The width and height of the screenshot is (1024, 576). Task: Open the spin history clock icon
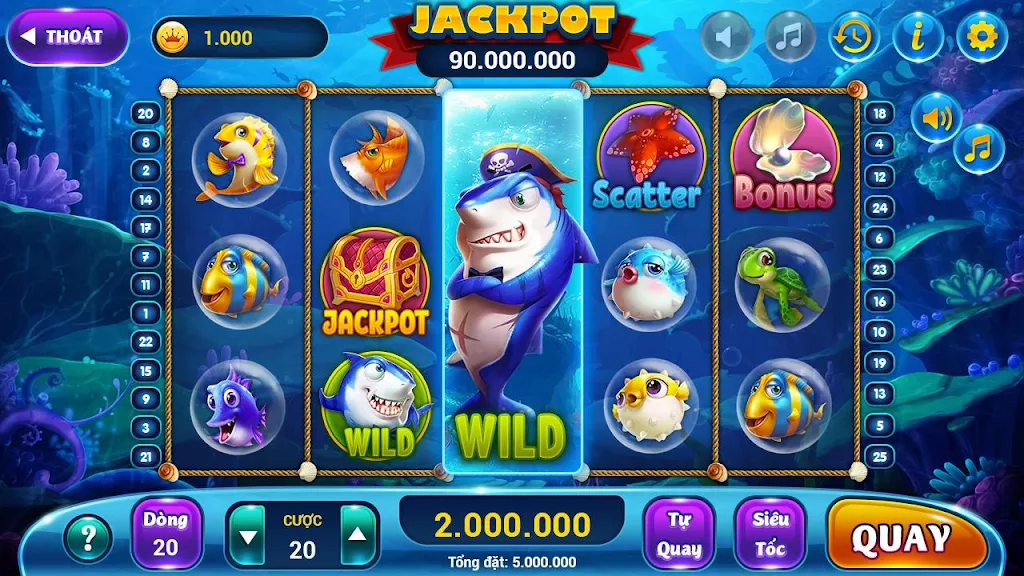(854, 37)
